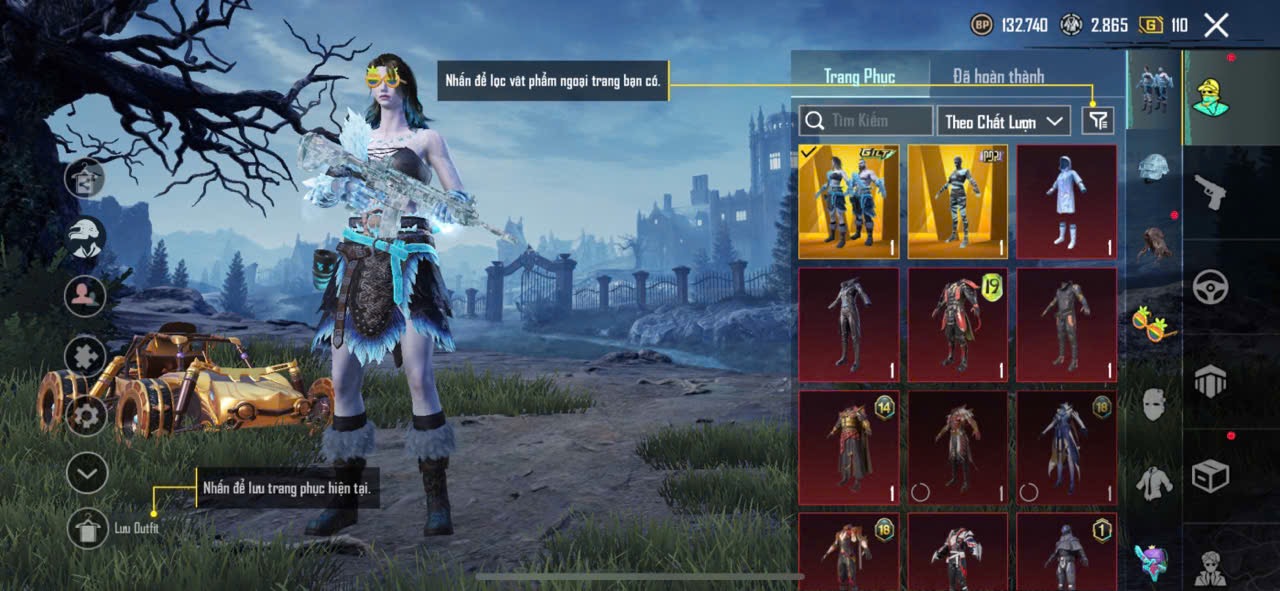The width and height of the screenshot is (1280, 591).
Task: Click the Tìm Kiếm search box
Action: click(x=866, y=121)
